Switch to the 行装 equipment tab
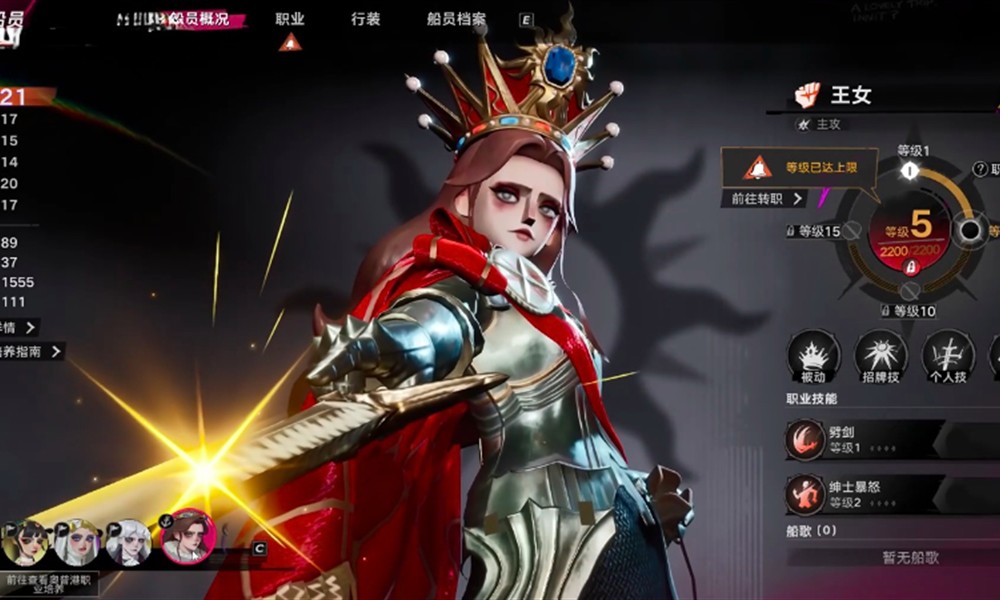 point(365,19)
